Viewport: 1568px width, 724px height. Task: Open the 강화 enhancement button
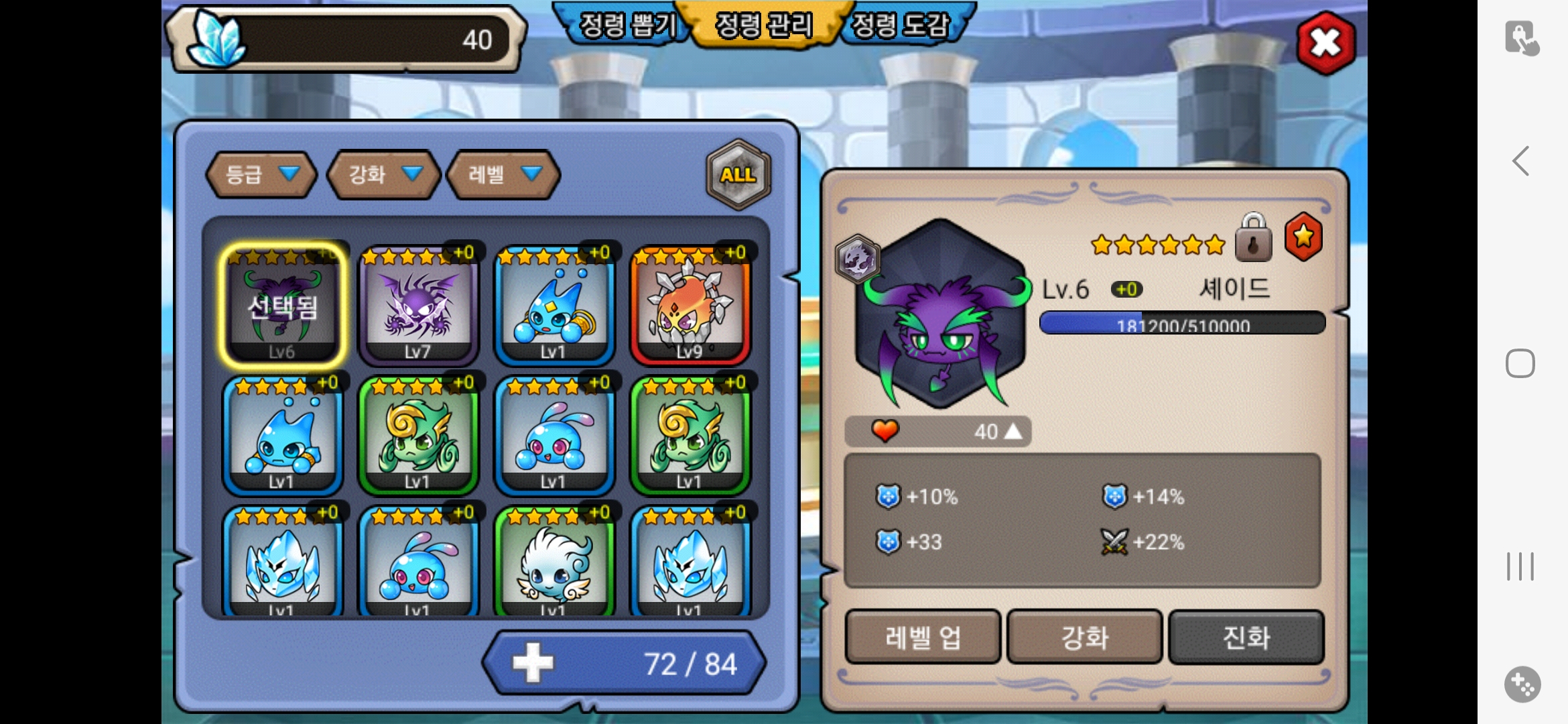point(1084,637)
